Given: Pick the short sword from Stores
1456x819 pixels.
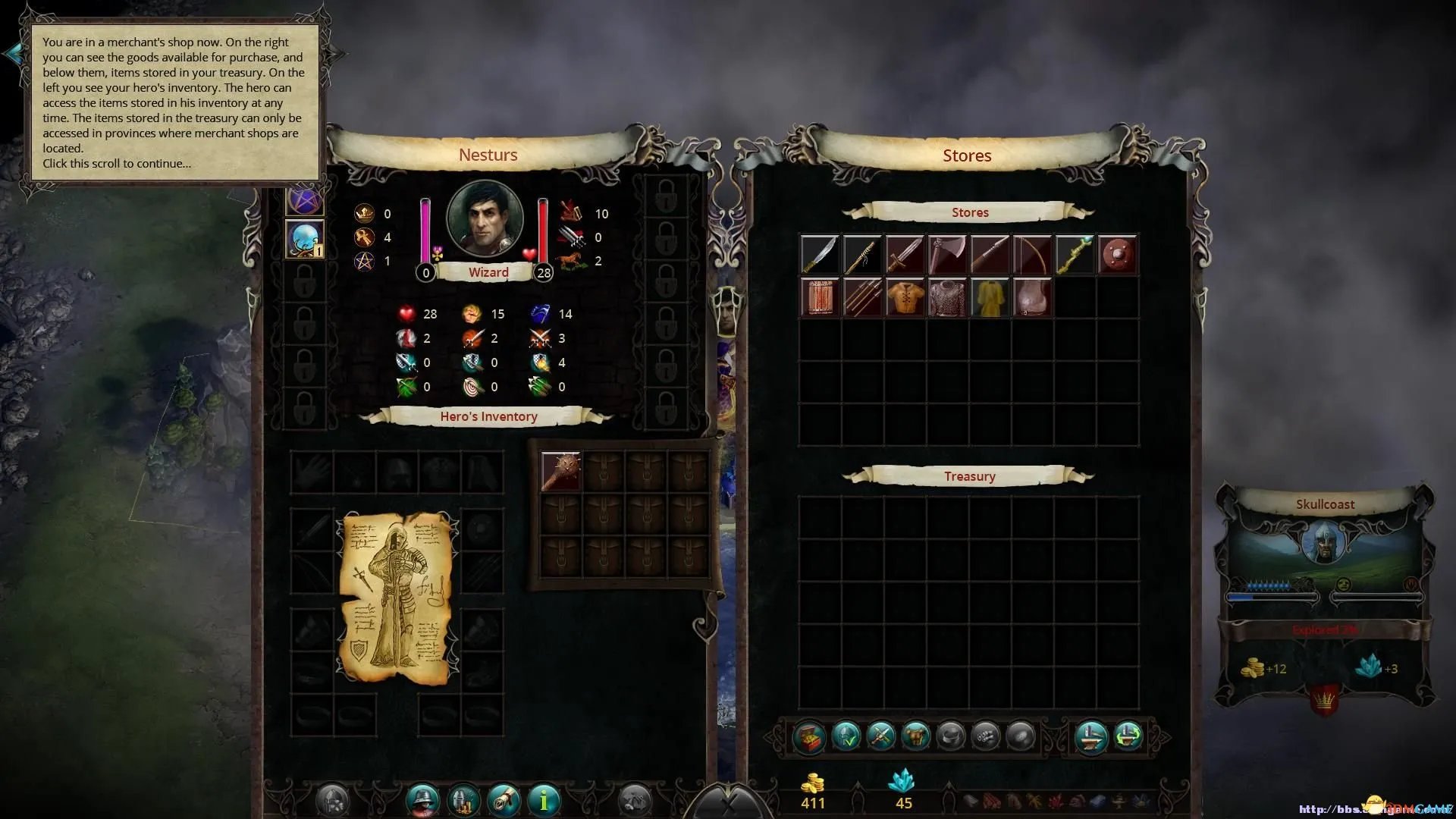Looking at the screenshot, I should [905, 255].
